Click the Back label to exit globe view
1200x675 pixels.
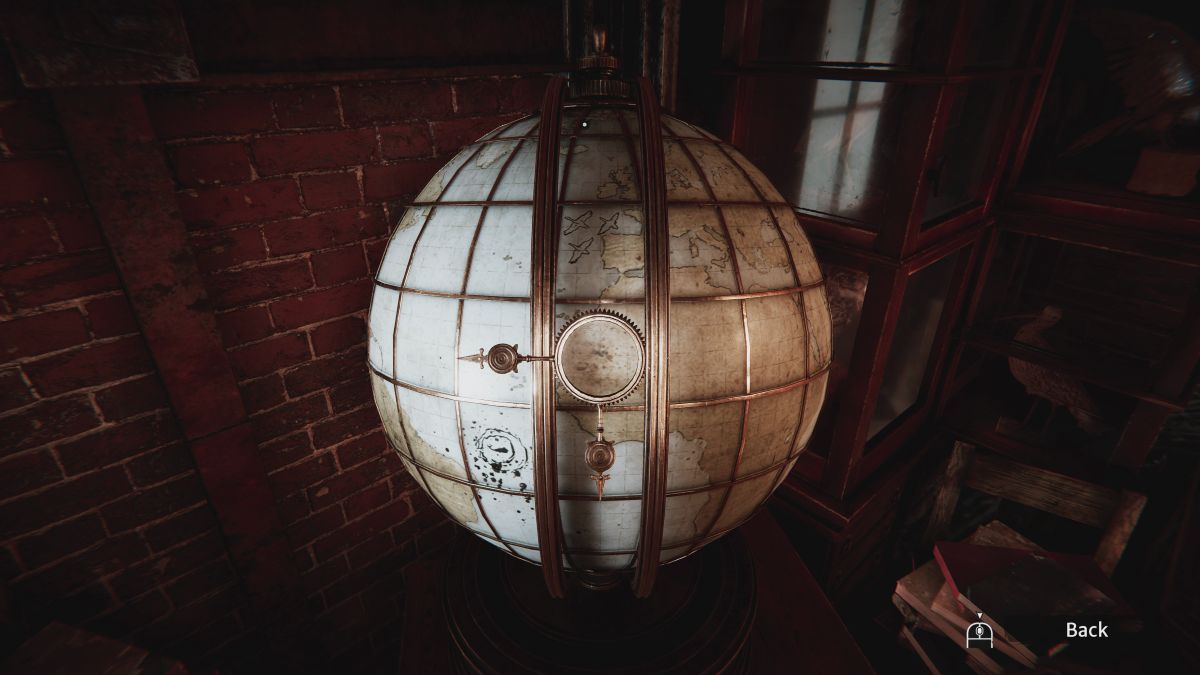click(x=1086, y=630)
